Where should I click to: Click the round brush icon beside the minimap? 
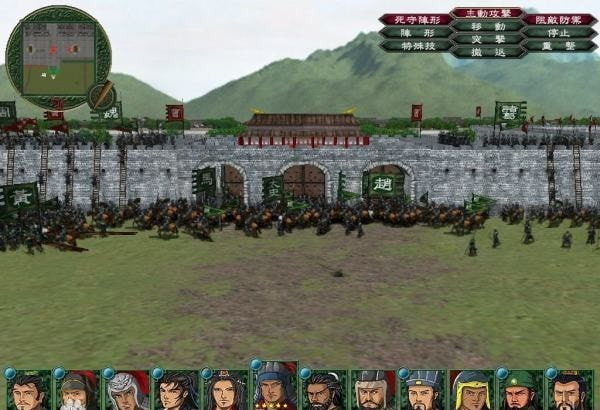coord(100,95)
